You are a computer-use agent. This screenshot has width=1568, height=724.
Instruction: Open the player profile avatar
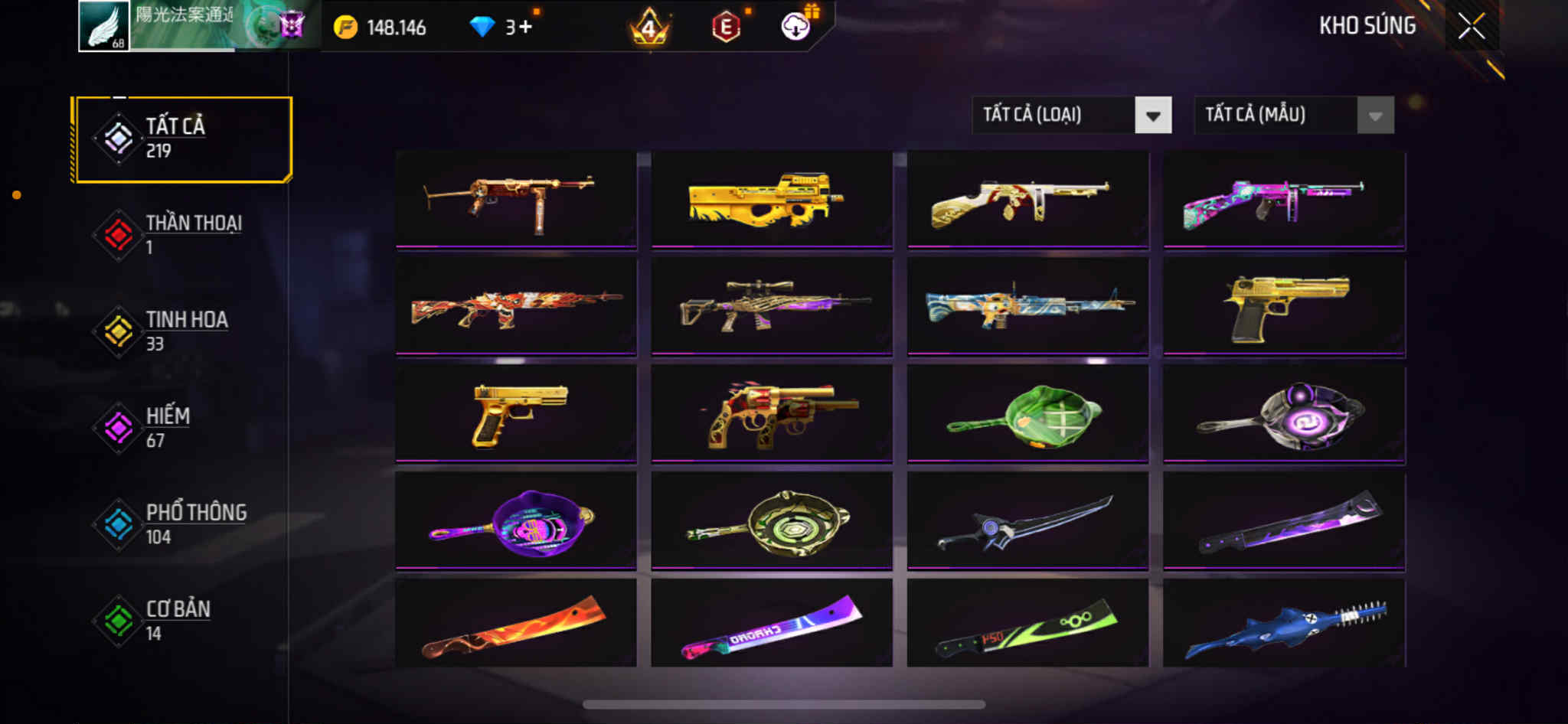(x=104, y=27)
